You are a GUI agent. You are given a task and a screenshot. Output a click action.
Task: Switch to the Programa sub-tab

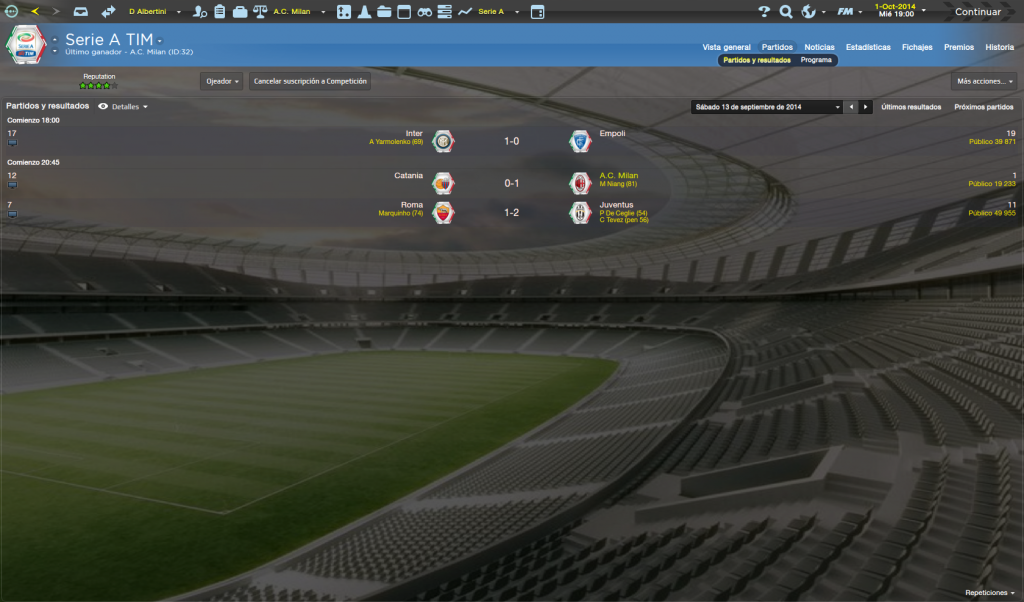click(x=816, y=60)
